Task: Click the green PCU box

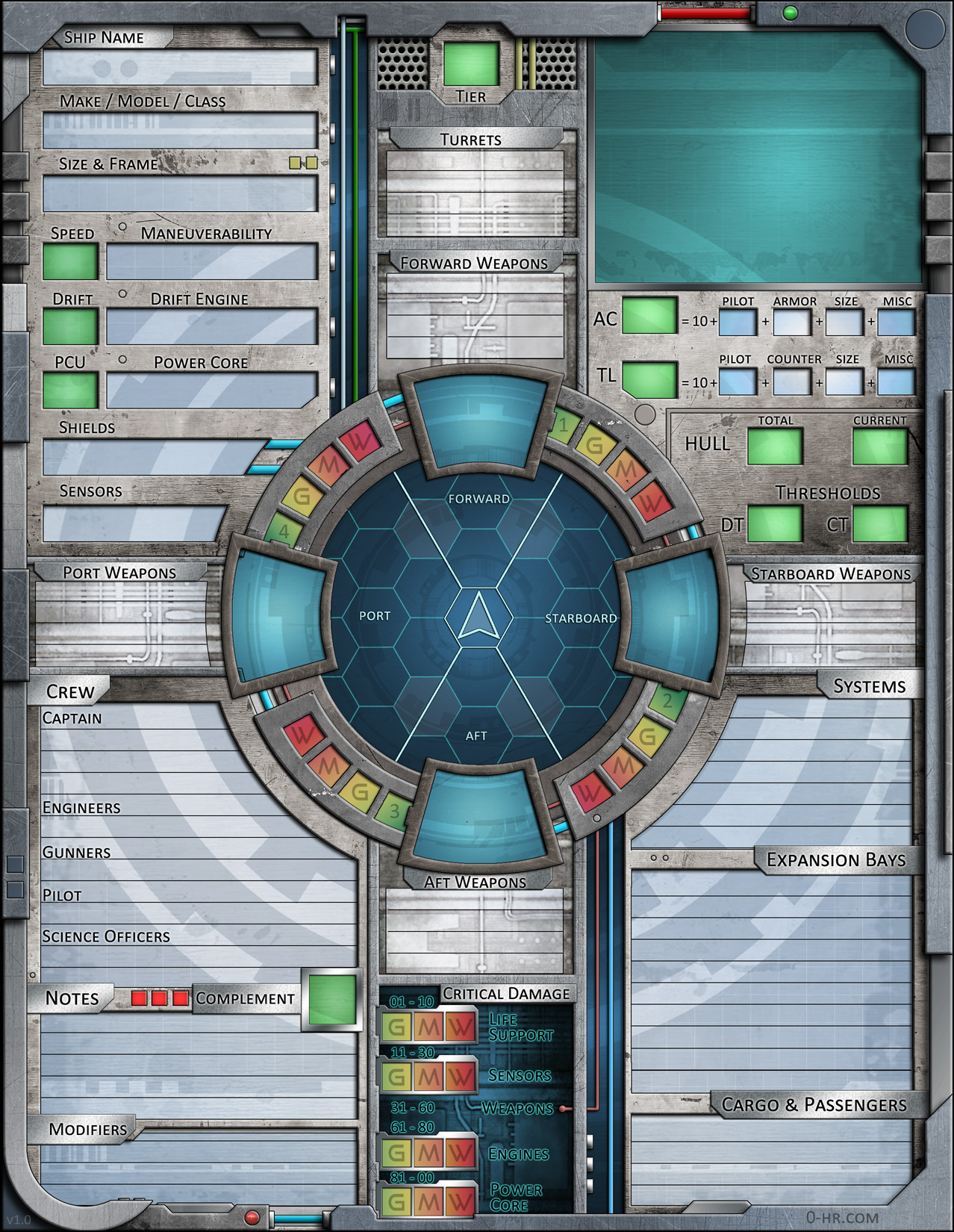Action: point(70,391)
